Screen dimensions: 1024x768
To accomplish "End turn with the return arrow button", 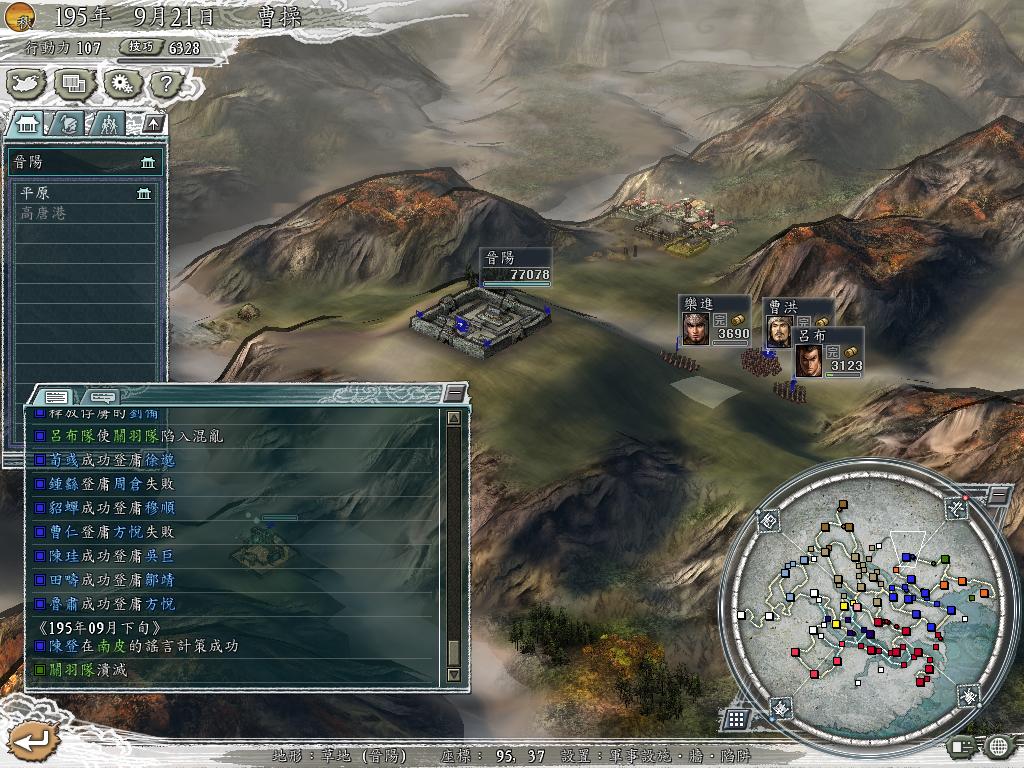I will pos(29,741).
